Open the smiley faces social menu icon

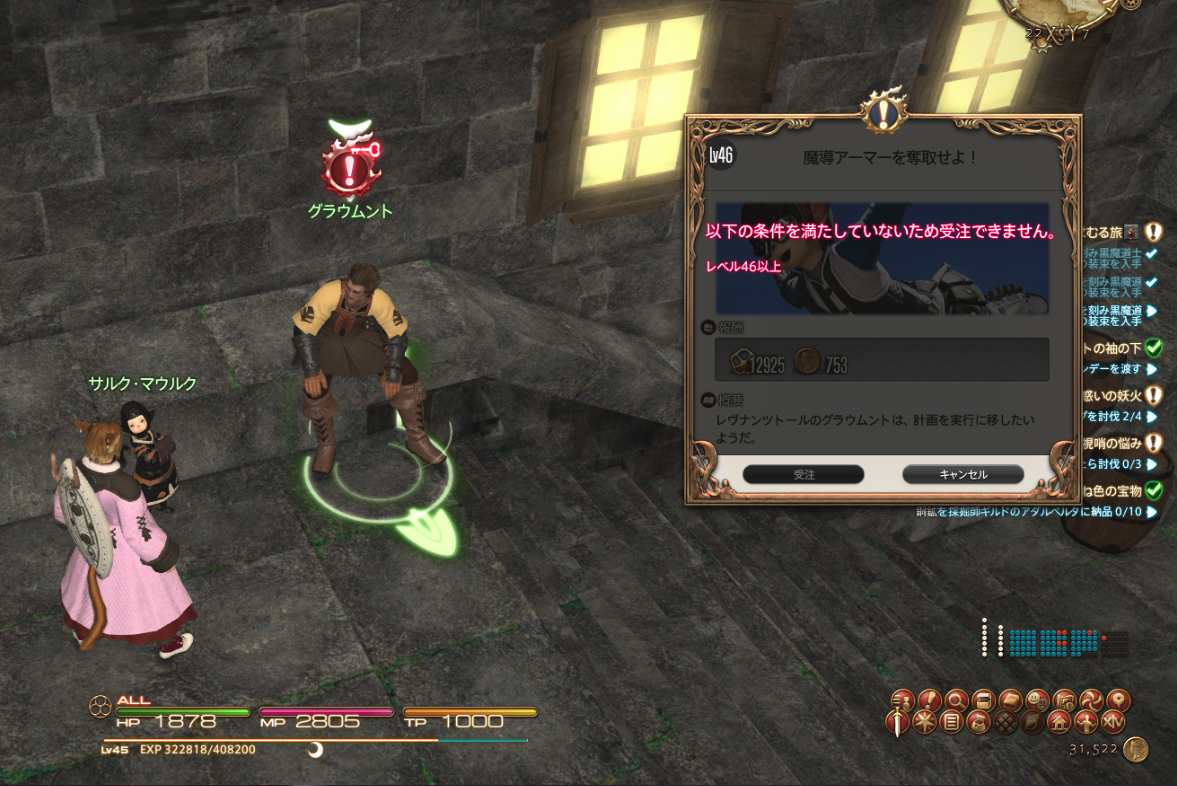[x=1037, y=700]
